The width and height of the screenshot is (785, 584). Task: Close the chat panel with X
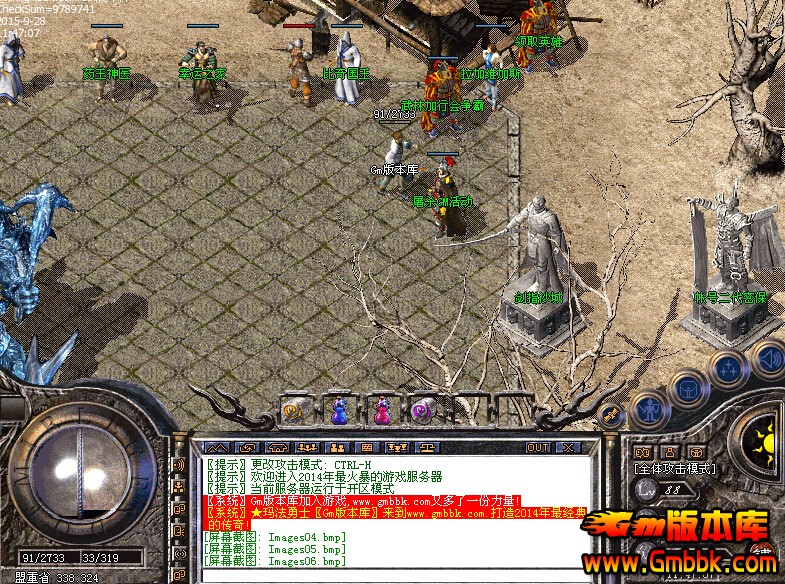click(568, 446)
